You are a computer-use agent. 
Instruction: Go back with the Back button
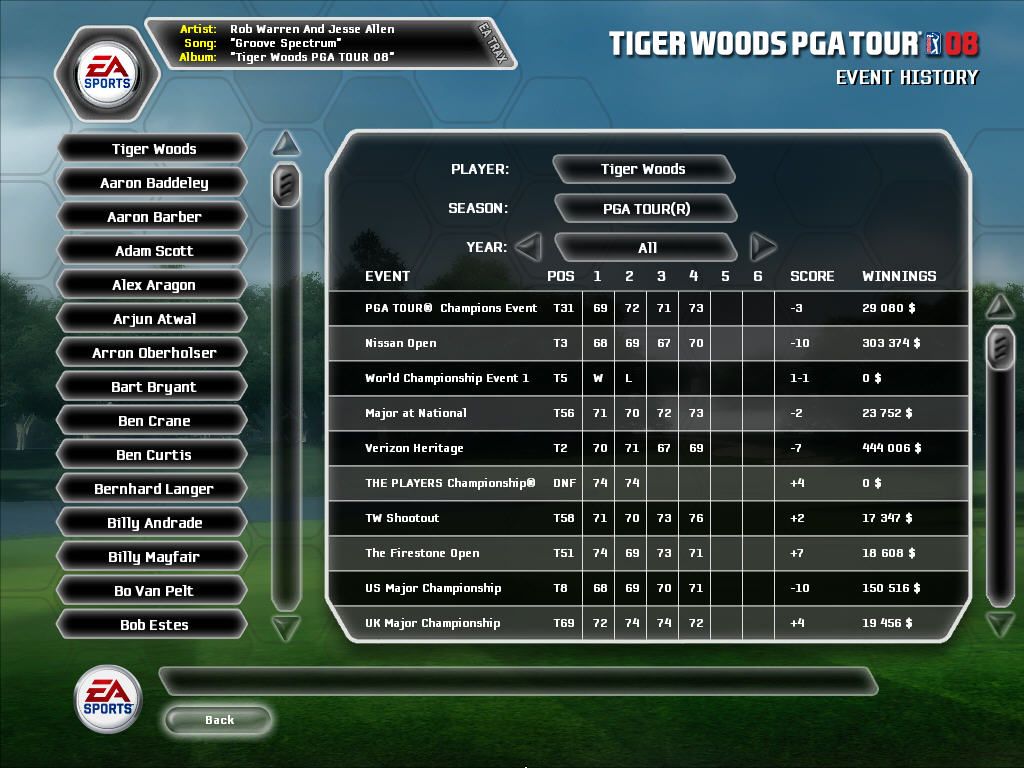219,720
